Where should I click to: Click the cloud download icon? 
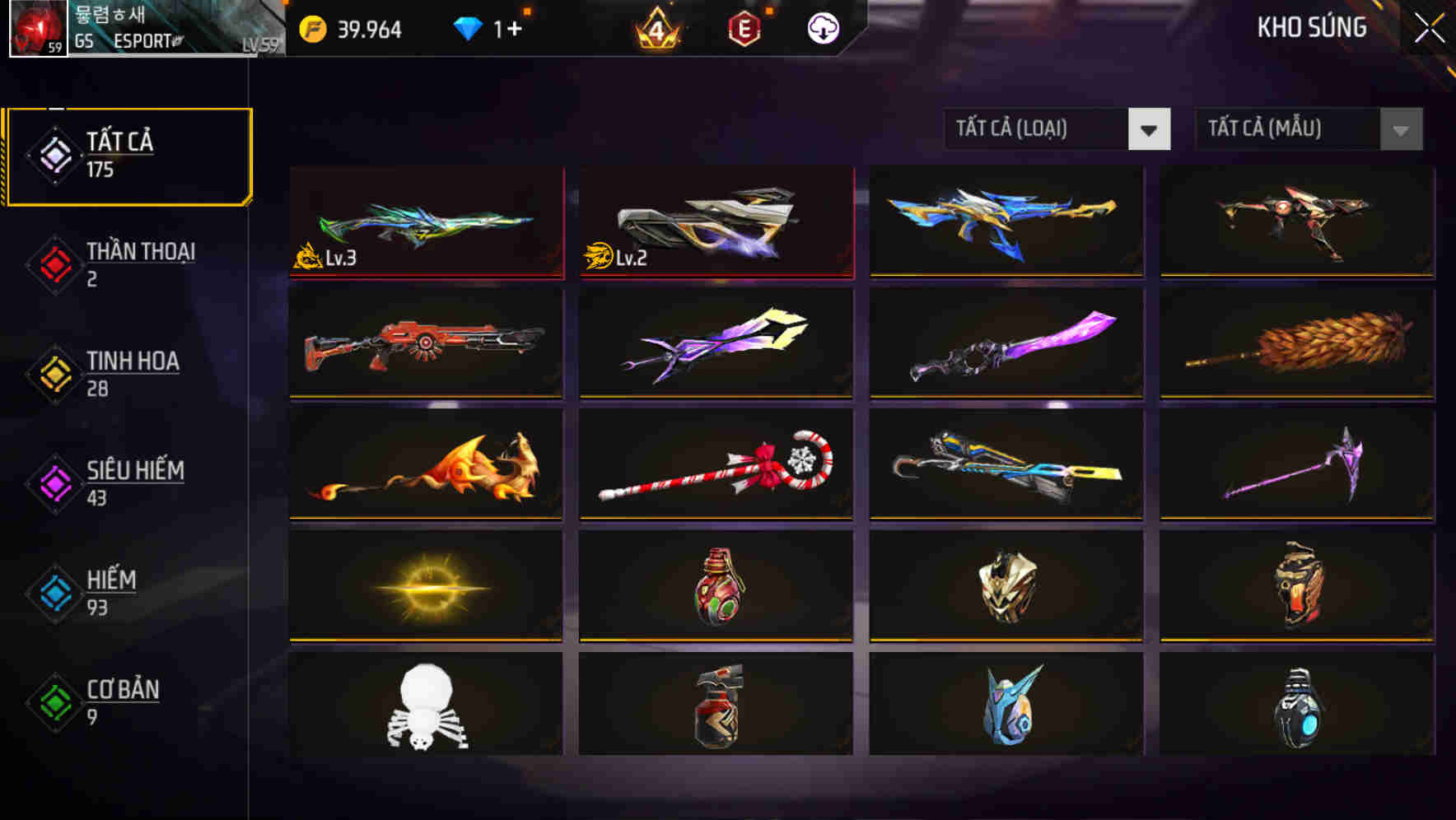(824, 27)
